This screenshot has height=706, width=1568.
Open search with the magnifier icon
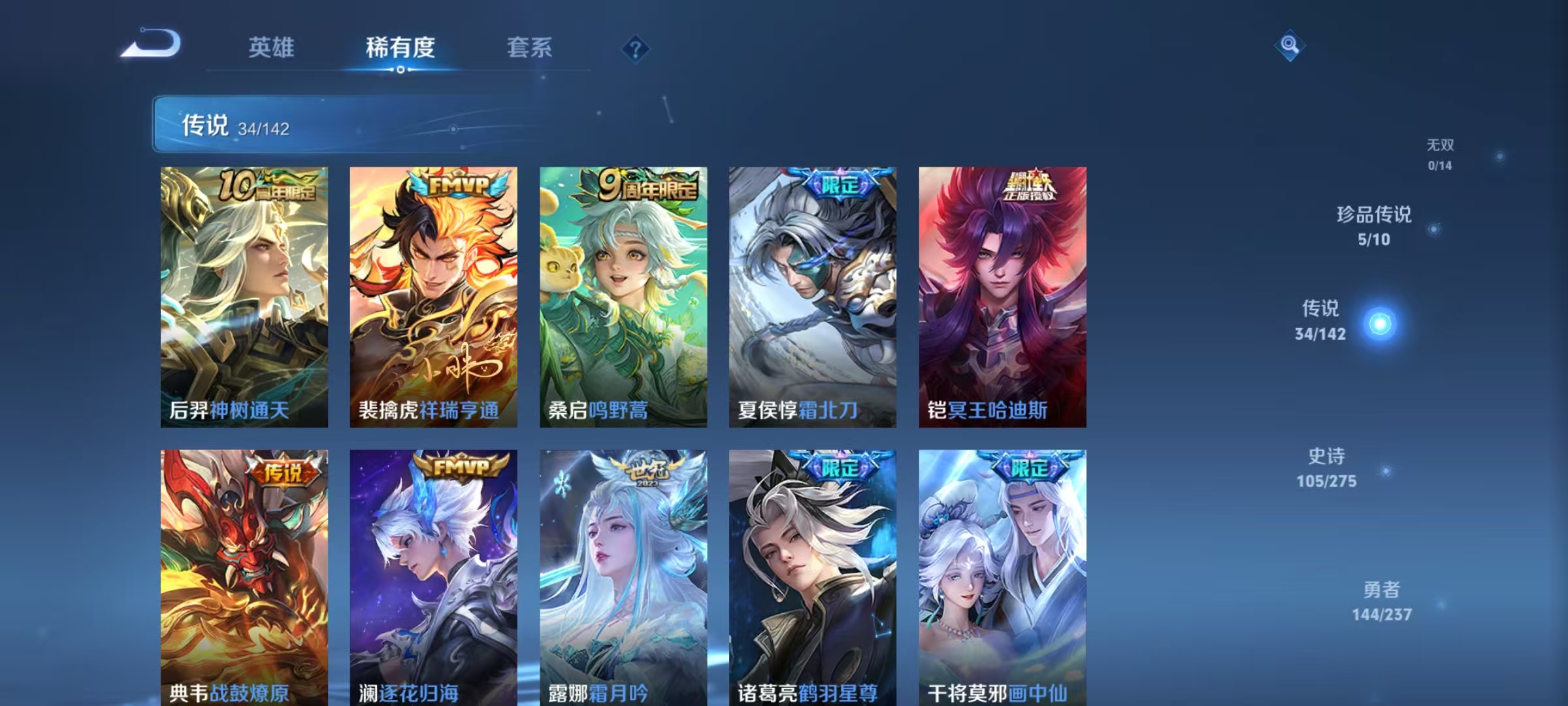[x=1288, y=46]
